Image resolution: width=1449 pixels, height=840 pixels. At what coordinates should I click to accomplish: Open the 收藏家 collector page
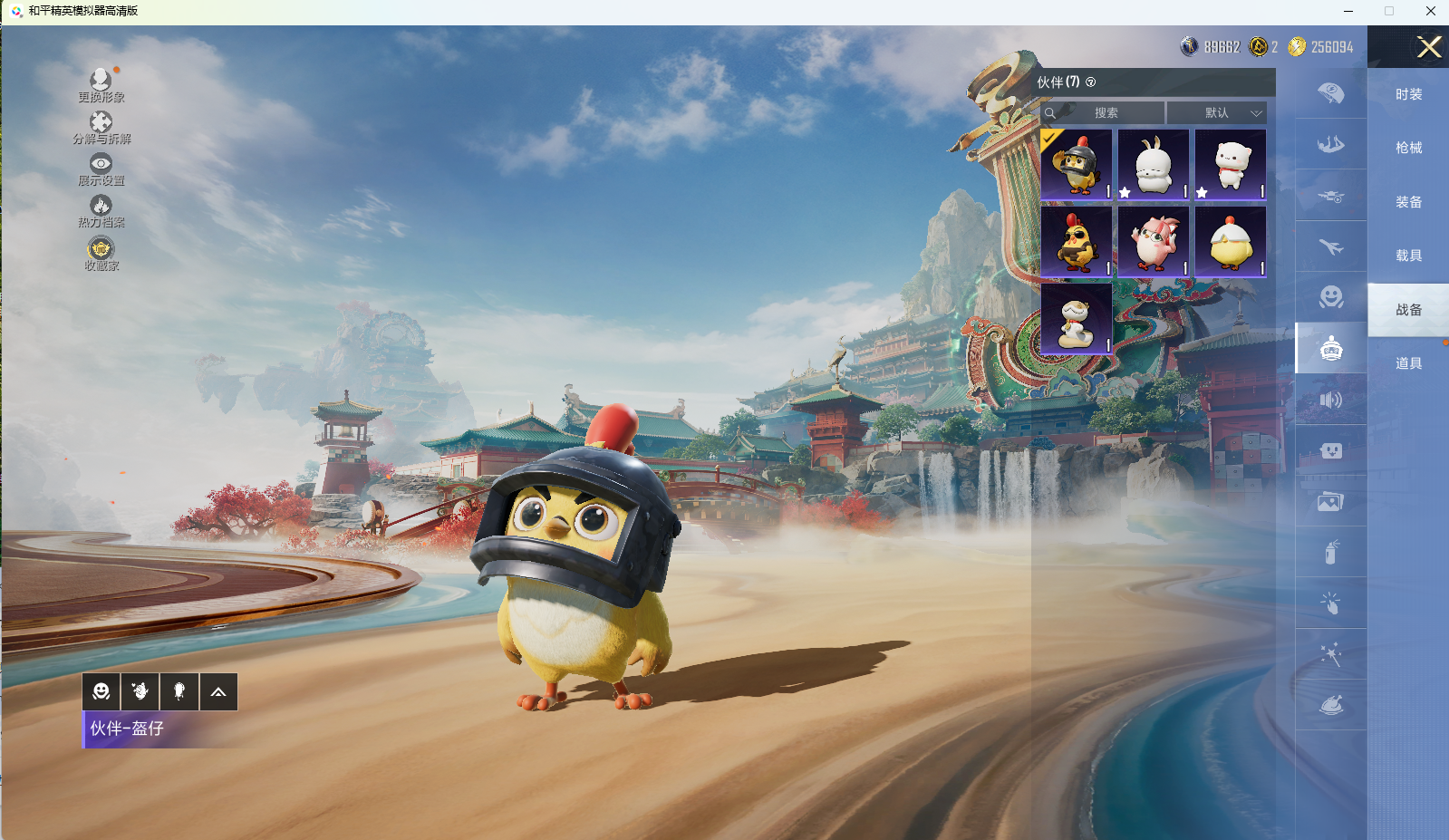pyautogui.click(x=101, y=252)
